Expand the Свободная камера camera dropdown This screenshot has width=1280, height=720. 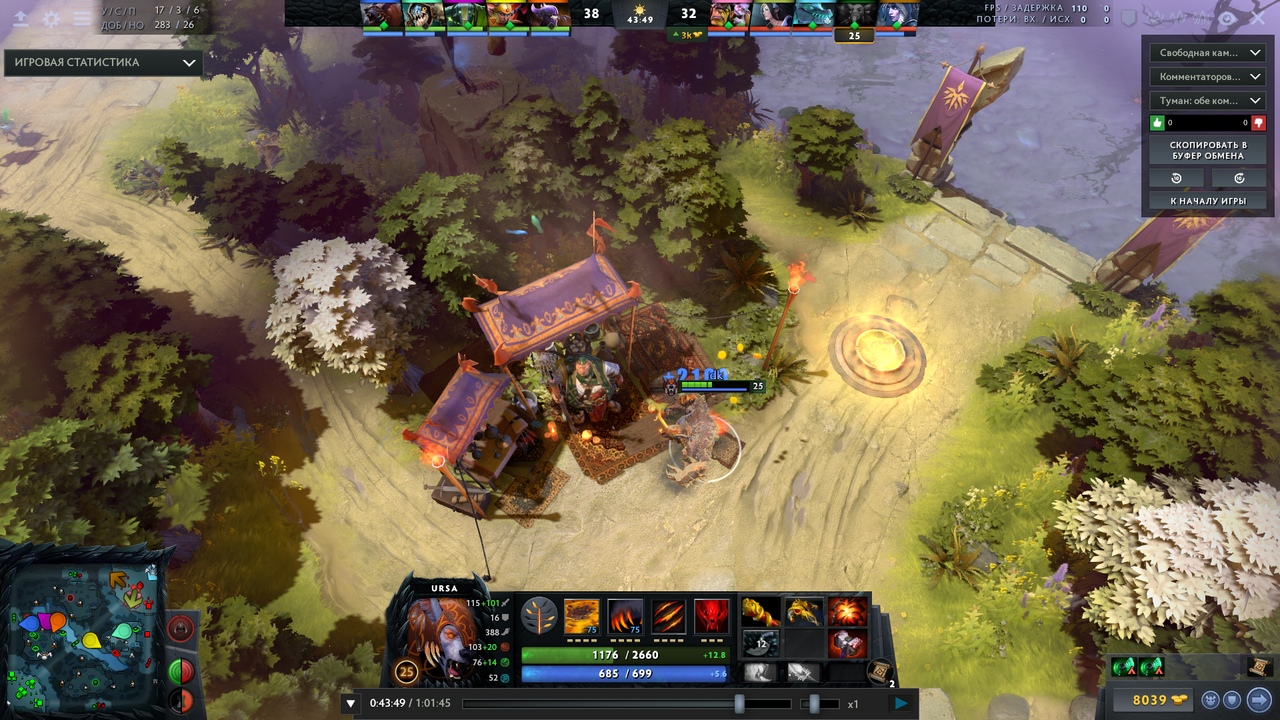(1207, 53)
